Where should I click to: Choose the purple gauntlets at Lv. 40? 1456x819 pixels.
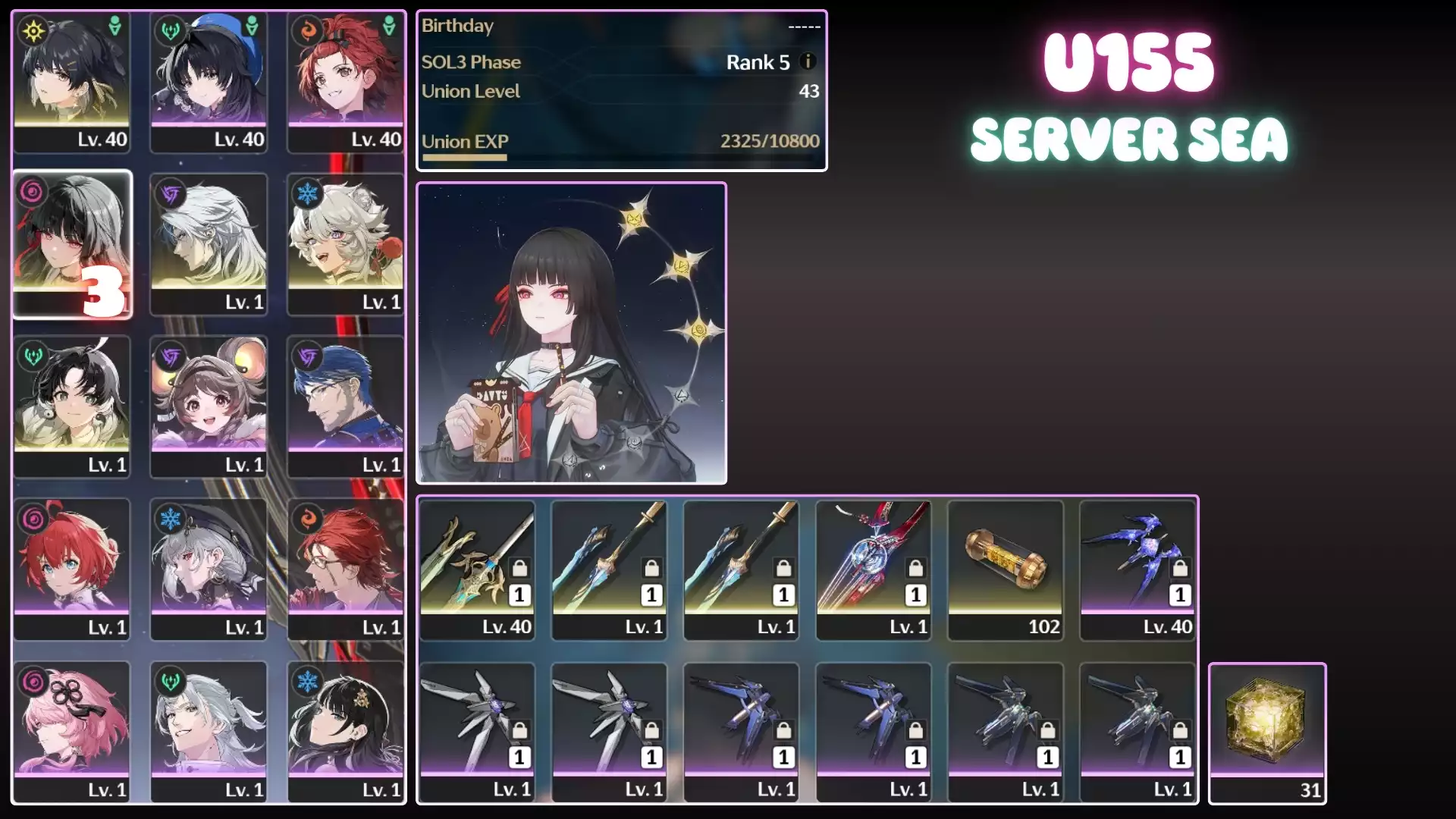[1137, 570]
